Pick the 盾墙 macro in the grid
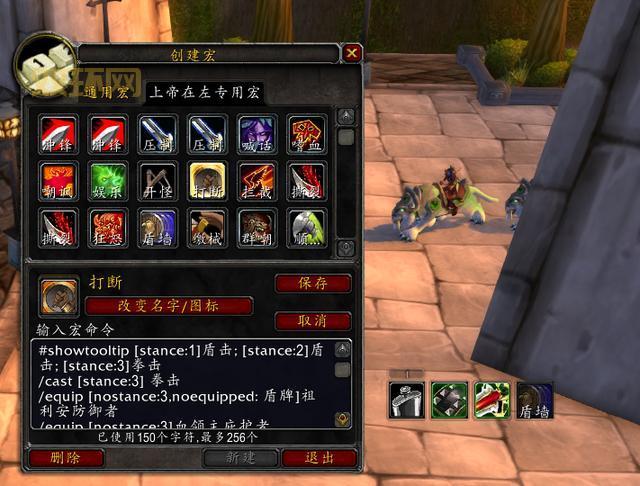640x486 pixels. pyautogui.click(x=158, y=227)
